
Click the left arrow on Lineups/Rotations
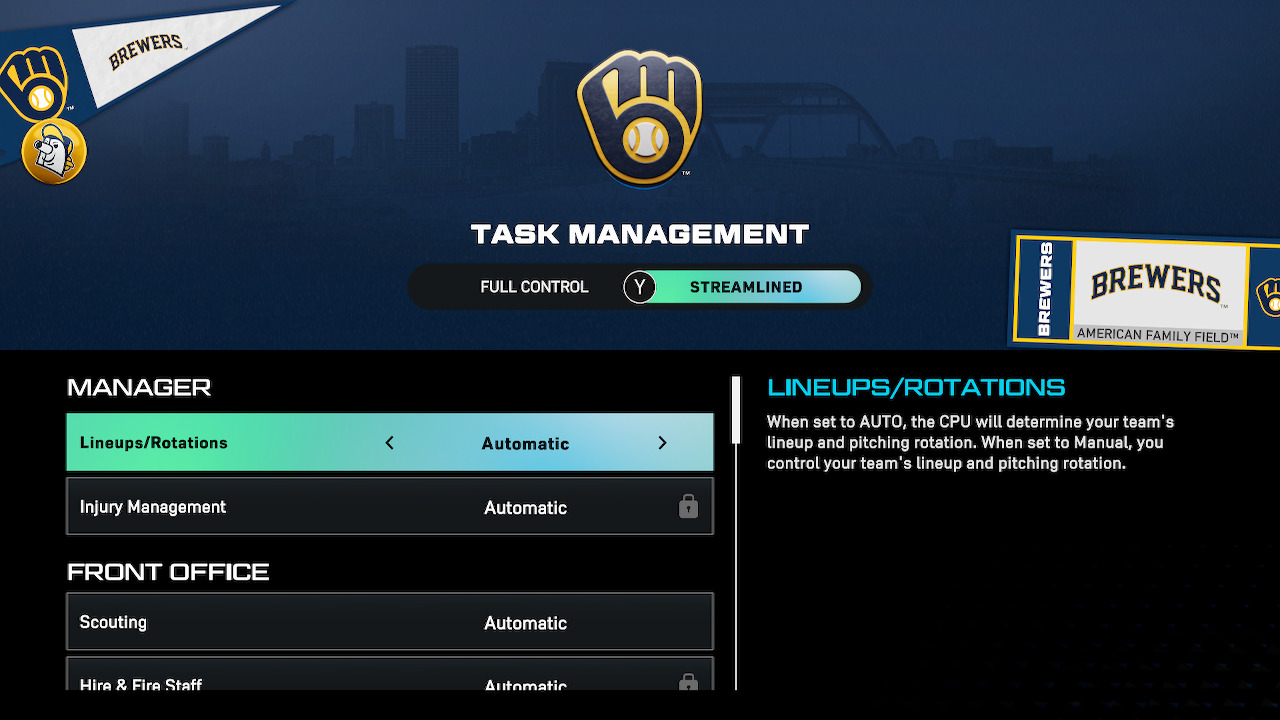click(390, 443)
